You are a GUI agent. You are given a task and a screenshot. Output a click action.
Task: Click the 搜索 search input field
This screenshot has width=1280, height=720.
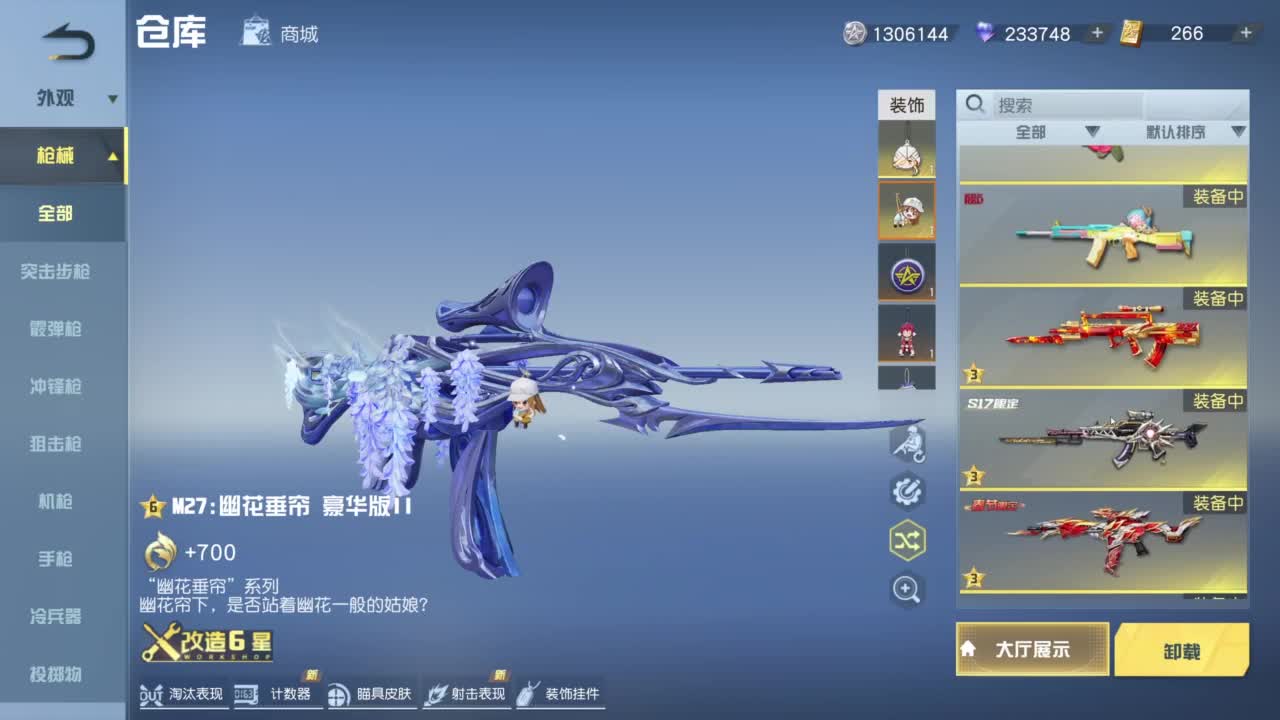coord(1060,104)
